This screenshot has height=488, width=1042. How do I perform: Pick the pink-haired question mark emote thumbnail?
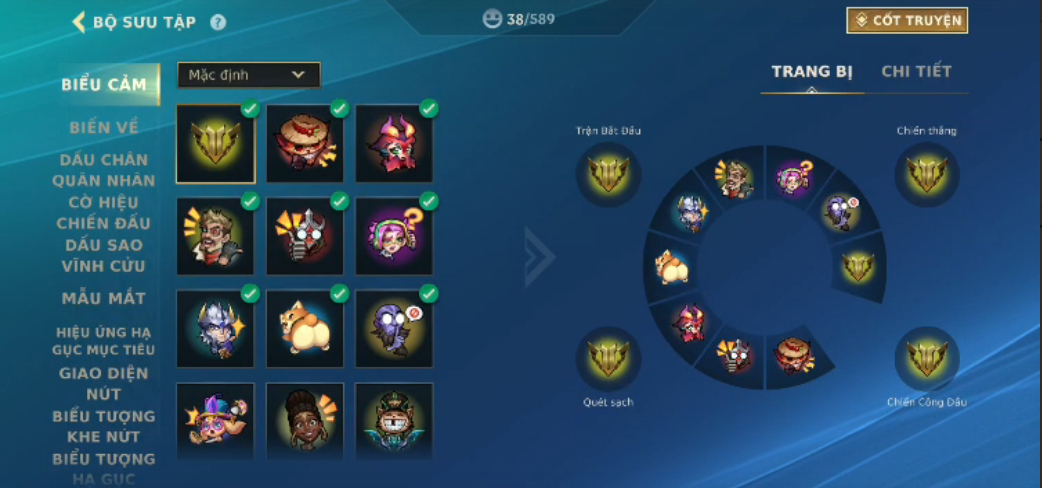tap(394, 236)
